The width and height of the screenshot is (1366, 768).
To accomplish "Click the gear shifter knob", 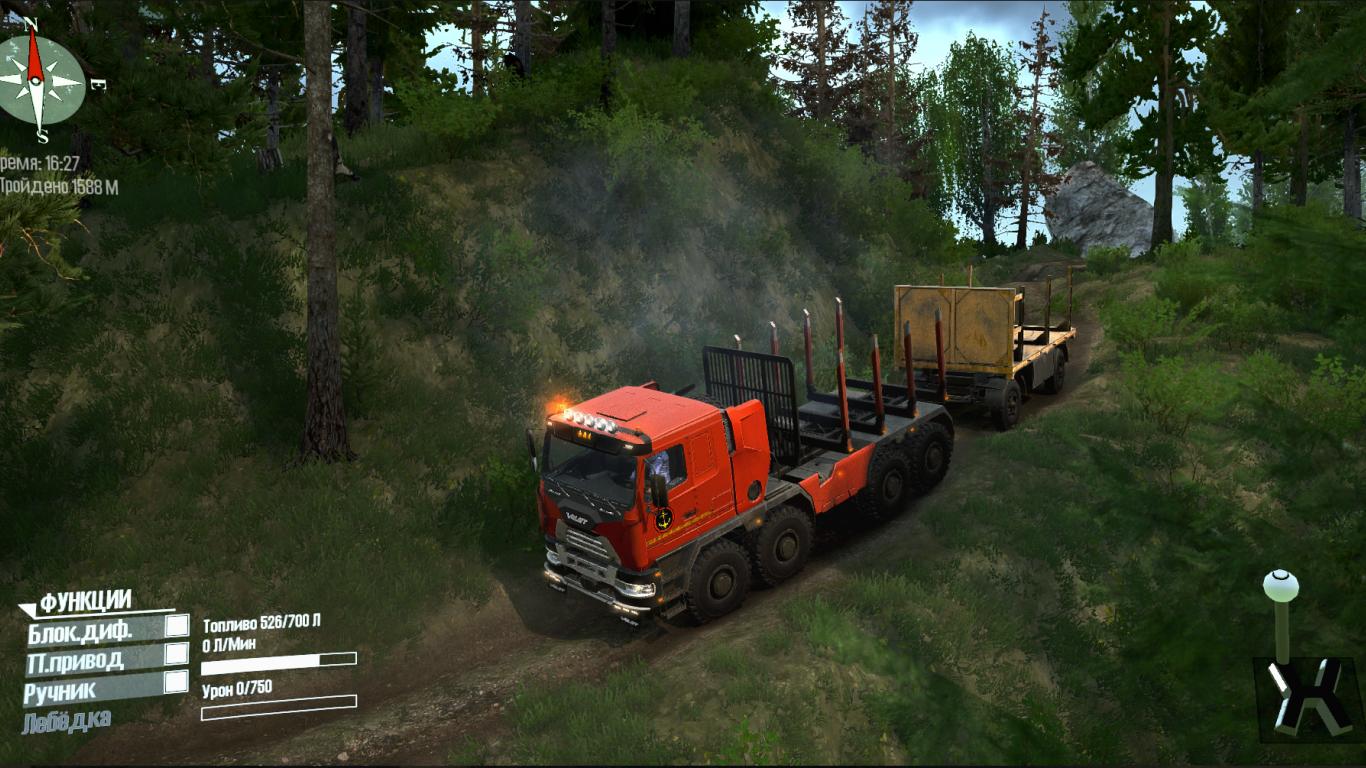I will pyautogui.click(x=1280, y=586).
